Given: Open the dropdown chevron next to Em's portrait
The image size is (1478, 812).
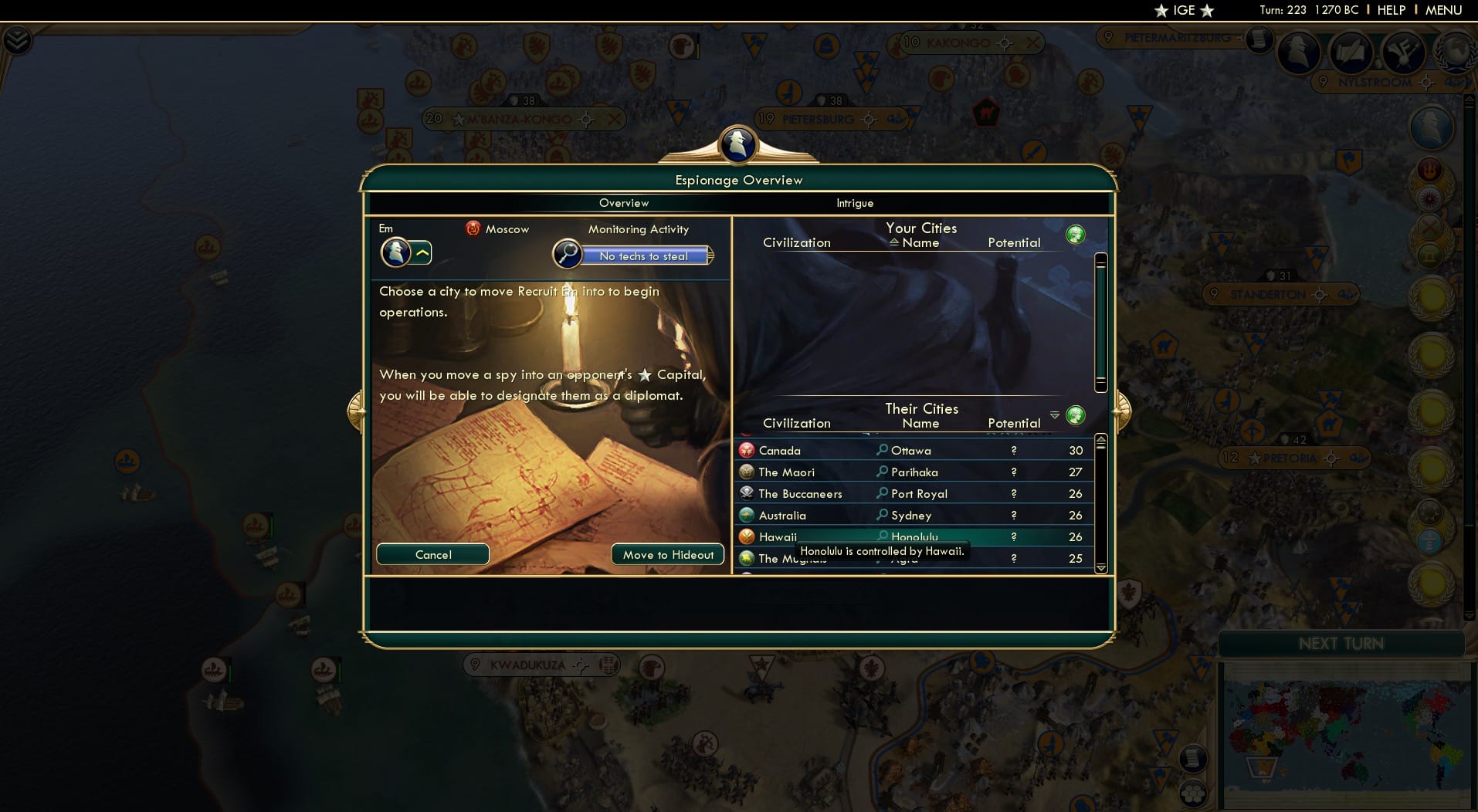Looking at the screenshot, I should coord(422,252).
